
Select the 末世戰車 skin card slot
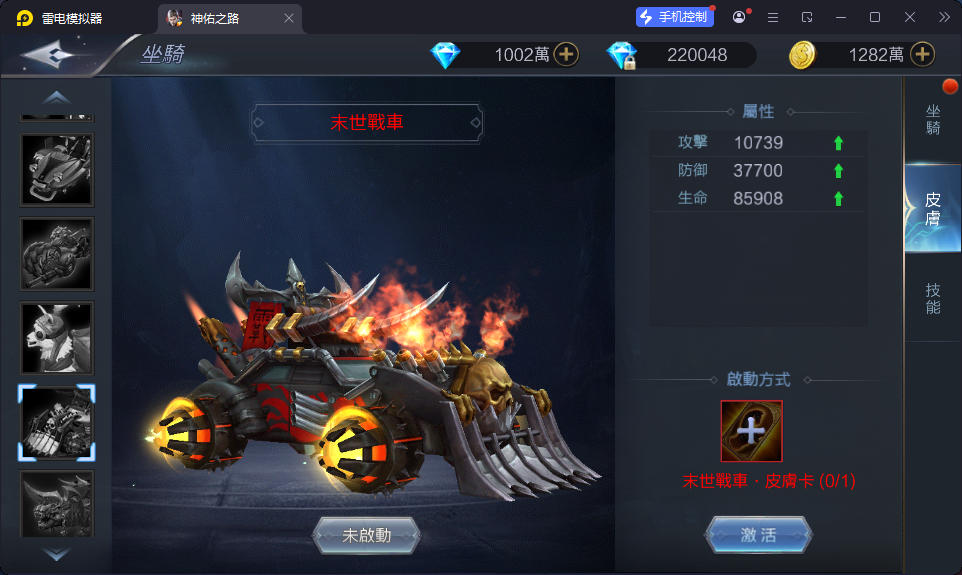(x=751, y=431)
